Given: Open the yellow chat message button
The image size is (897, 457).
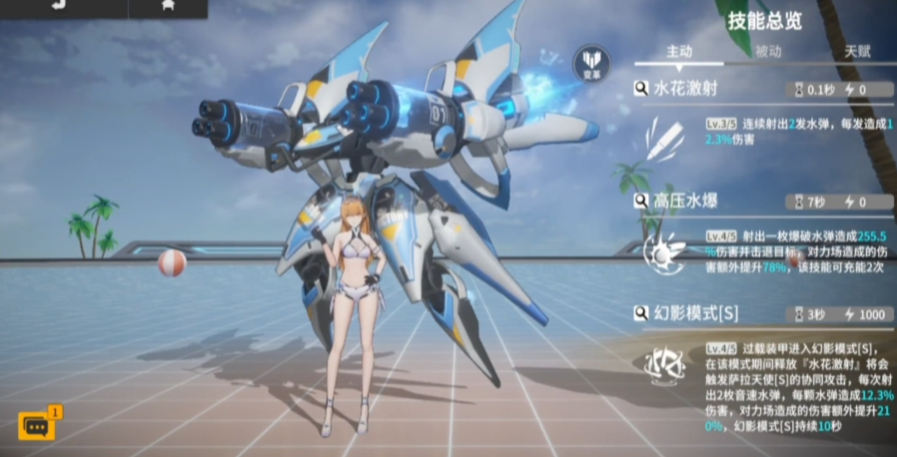Looking at the screenshot, I should pos(37,426).
